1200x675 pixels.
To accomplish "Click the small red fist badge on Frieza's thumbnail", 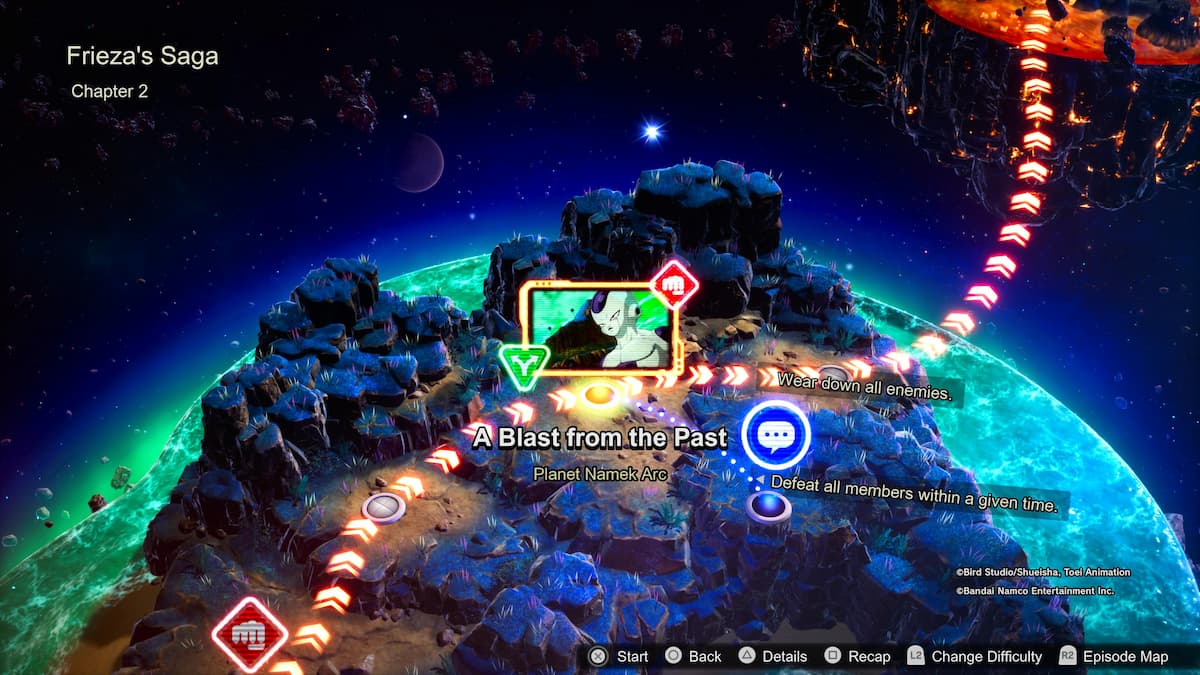I will [x=674, y=285].
